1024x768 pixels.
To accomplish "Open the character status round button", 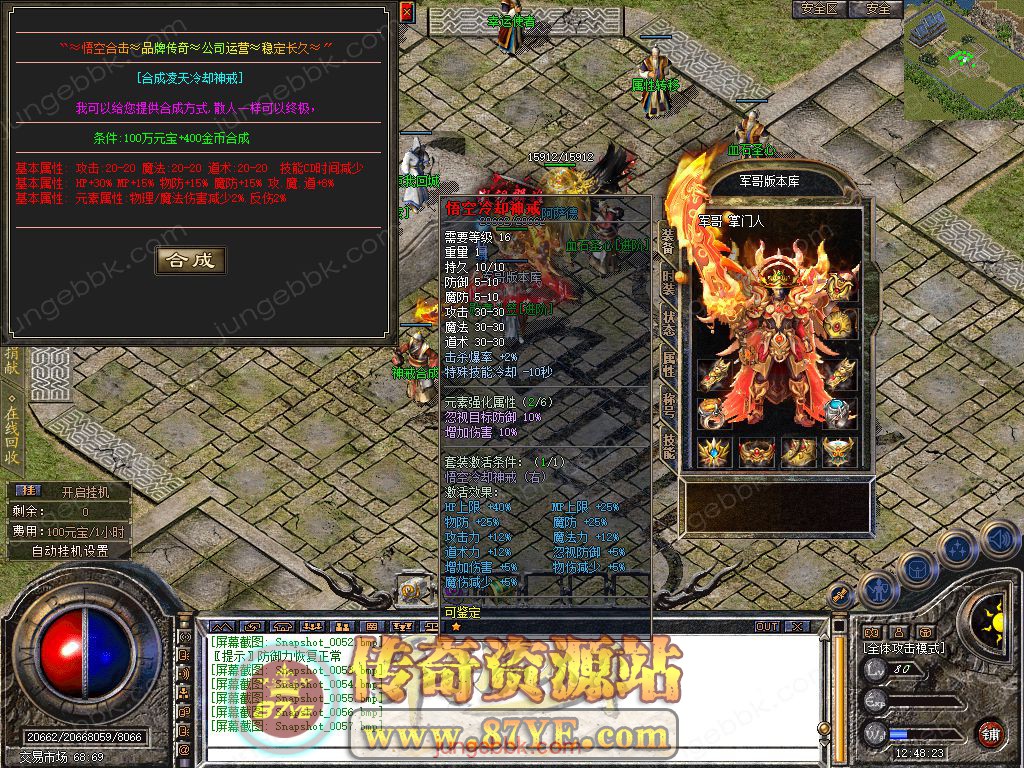I will 876,590.
